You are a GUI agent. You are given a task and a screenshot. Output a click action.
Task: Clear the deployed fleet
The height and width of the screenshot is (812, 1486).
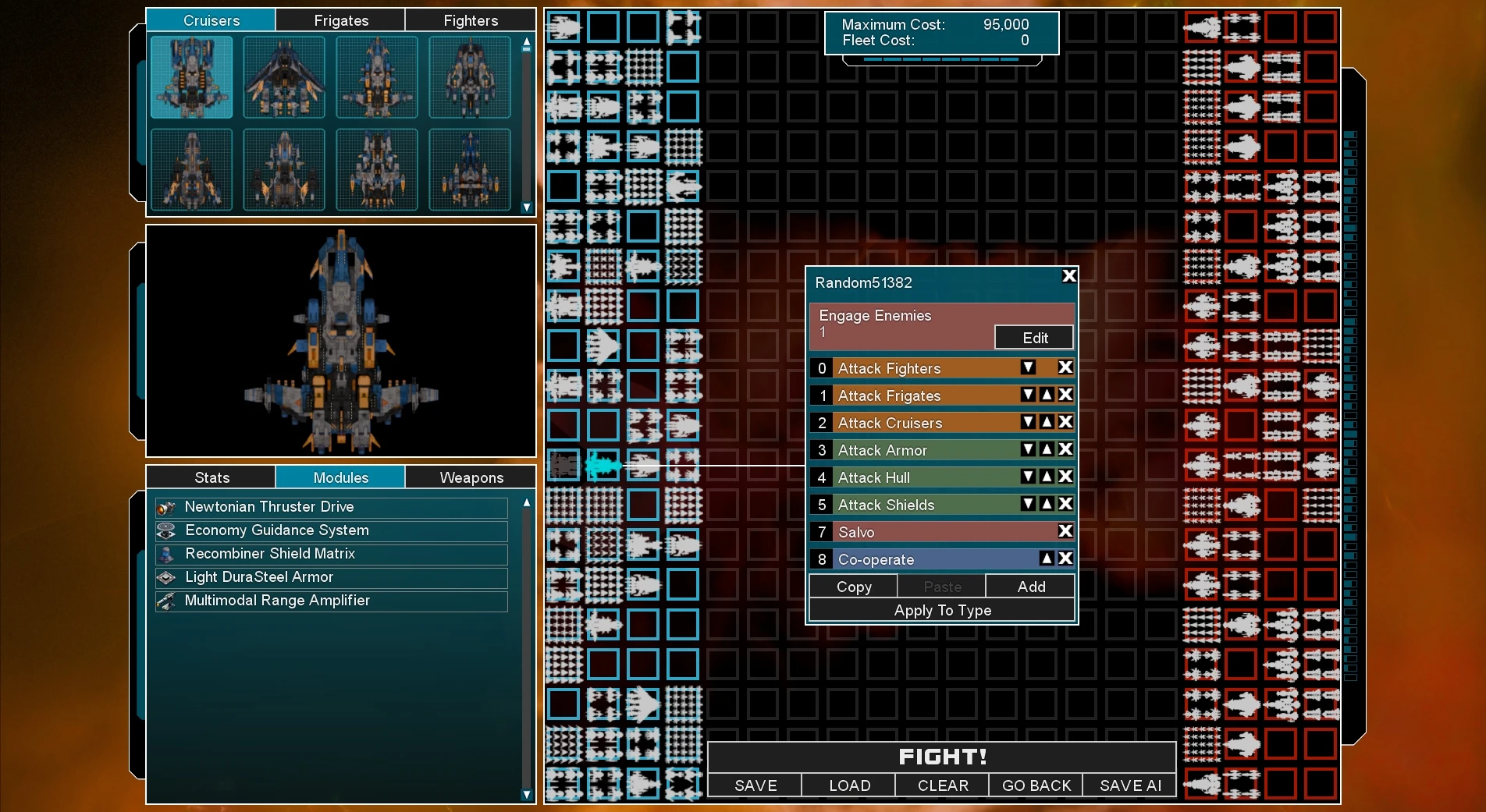(942, 785)
